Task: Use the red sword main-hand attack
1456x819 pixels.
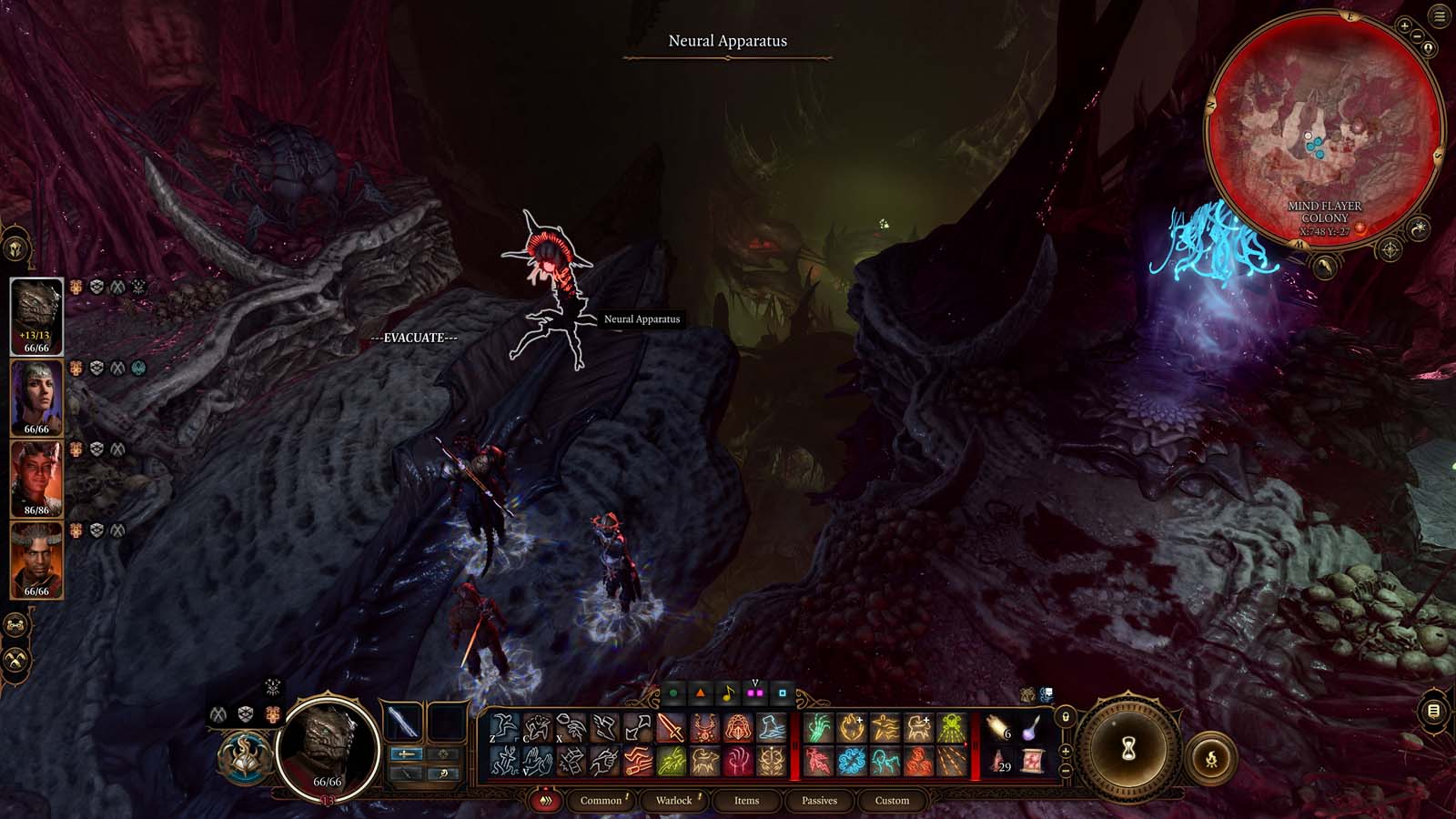Action: tap(671, 727)
